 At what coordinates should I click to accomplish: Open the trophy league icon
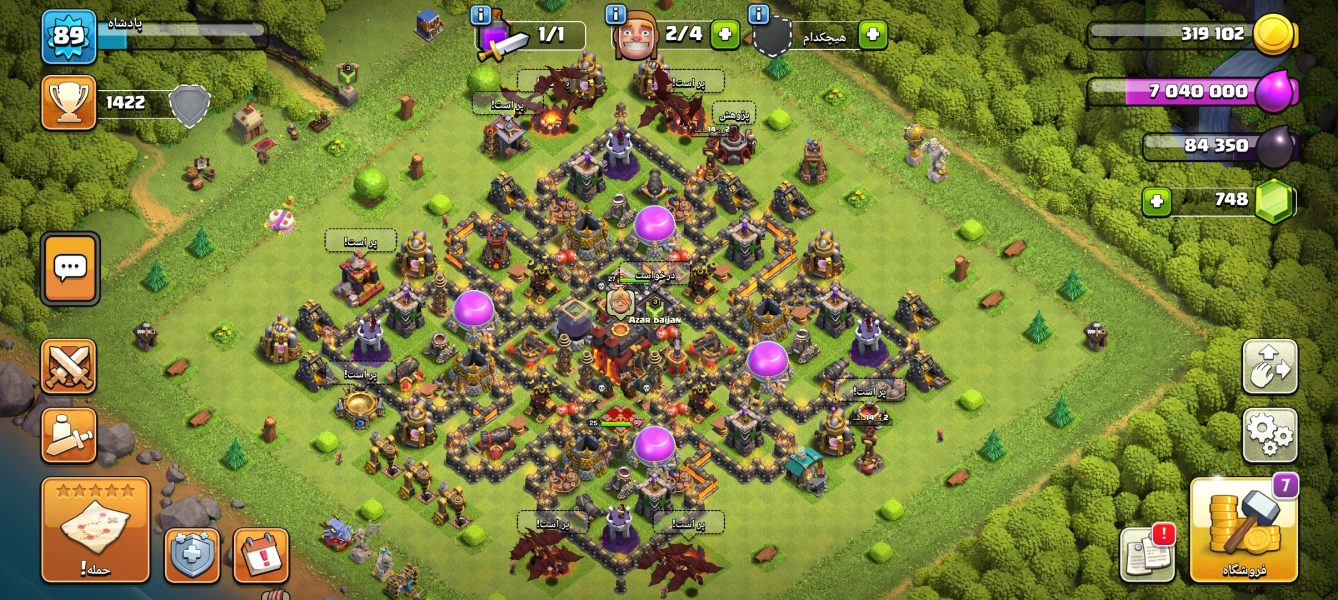(x=69, y=102)
